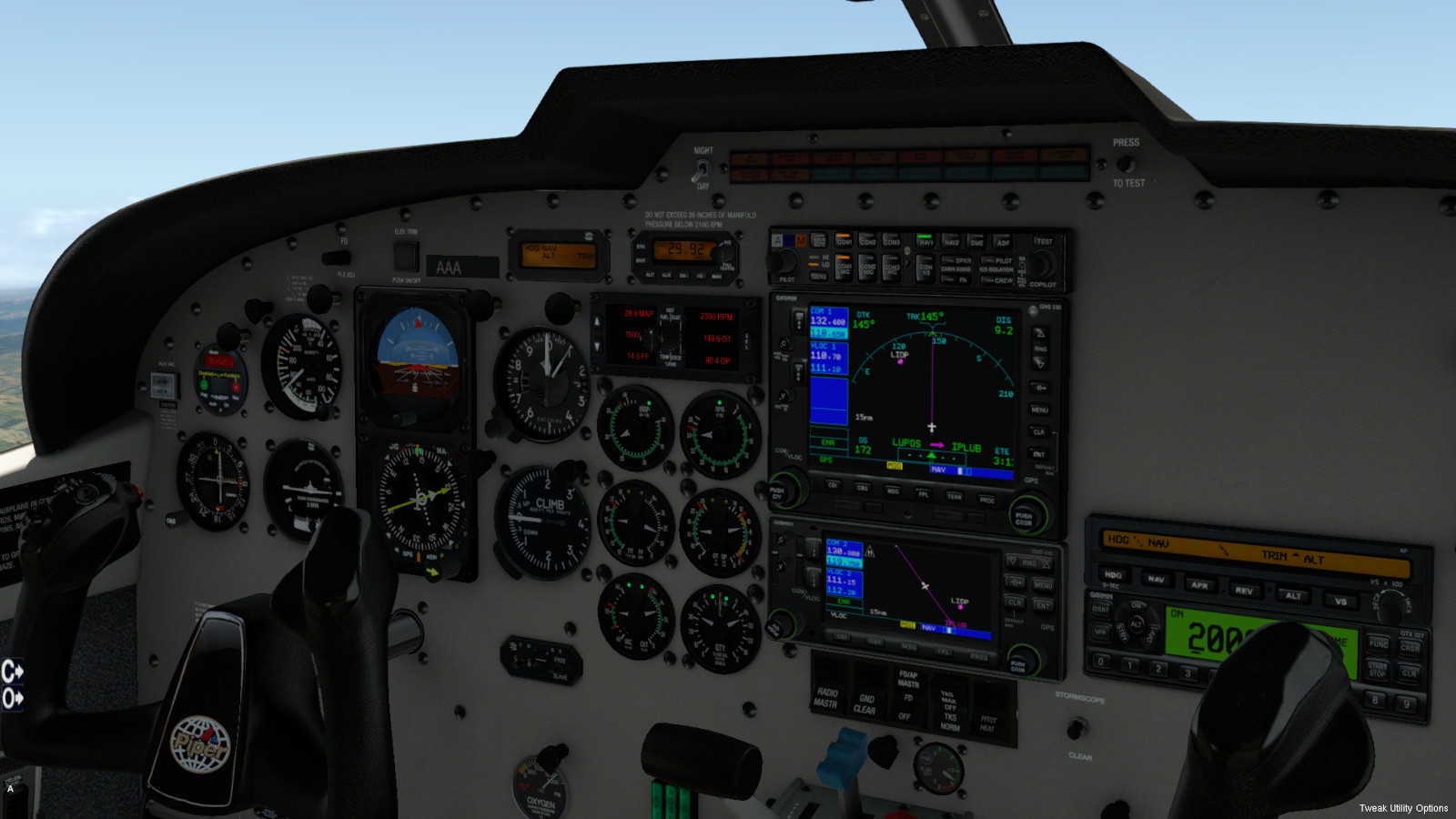This screenshot has height=819, width=1456.
Task: Select COM1 on the audio panel
Action: coord(844,240)
